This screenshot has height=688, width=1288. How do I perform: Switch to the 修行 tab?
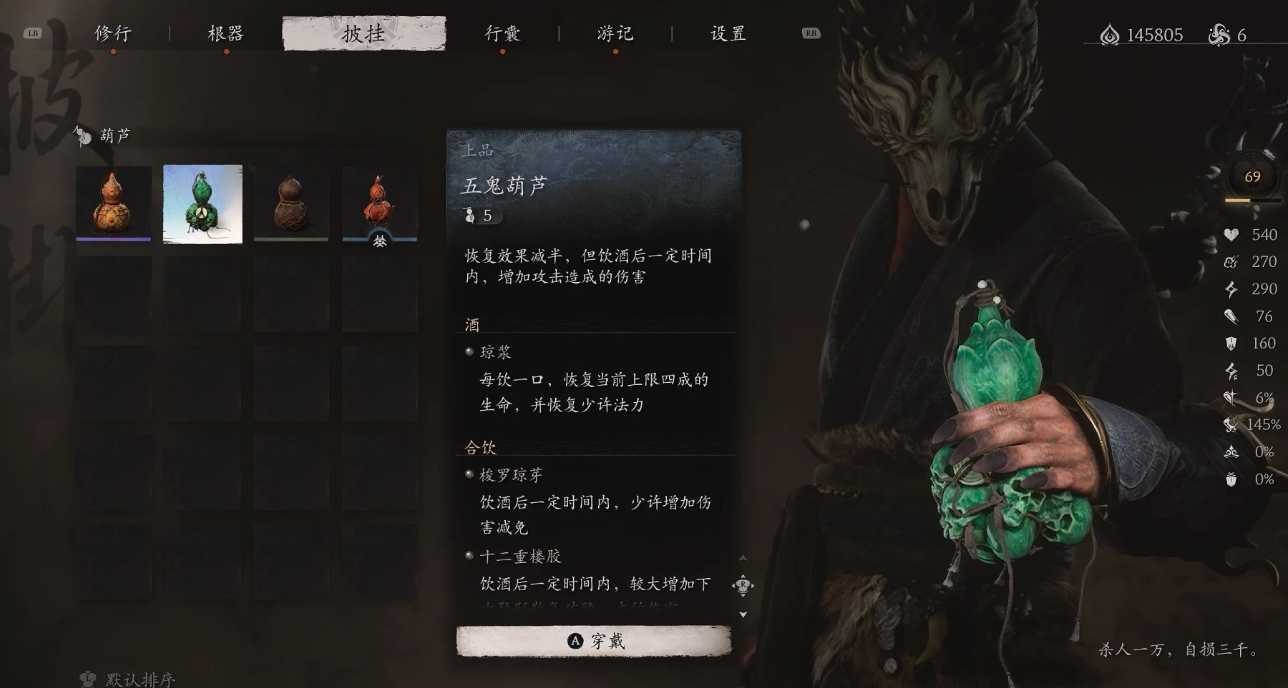point(113,34)
